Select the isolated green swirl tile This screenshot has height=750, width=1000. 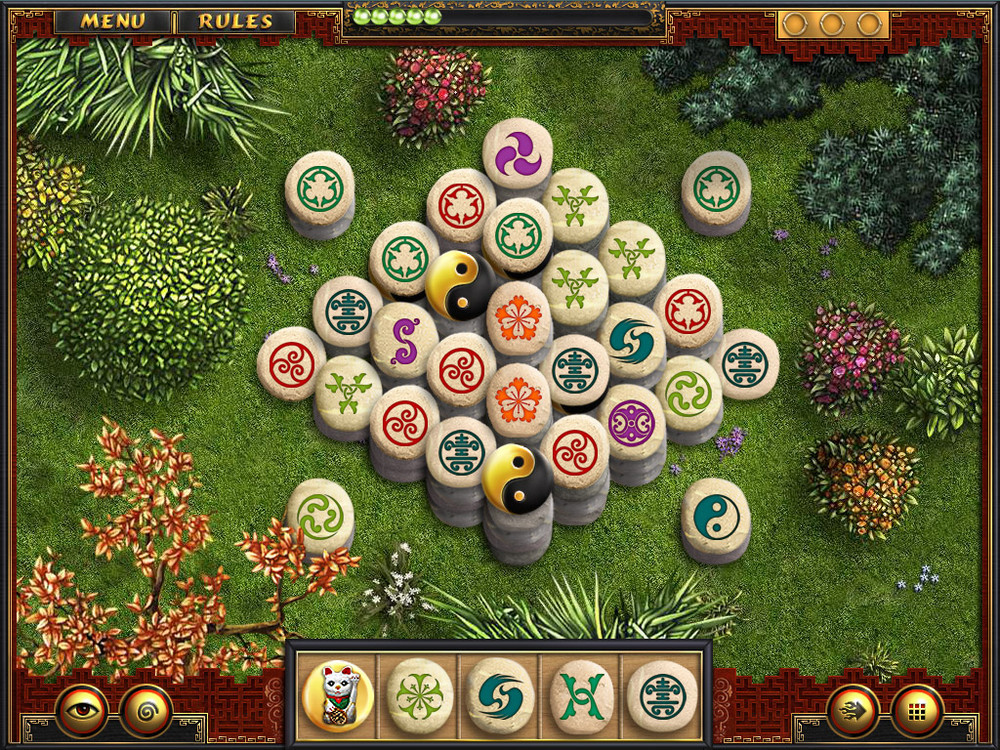coord(320,514)
